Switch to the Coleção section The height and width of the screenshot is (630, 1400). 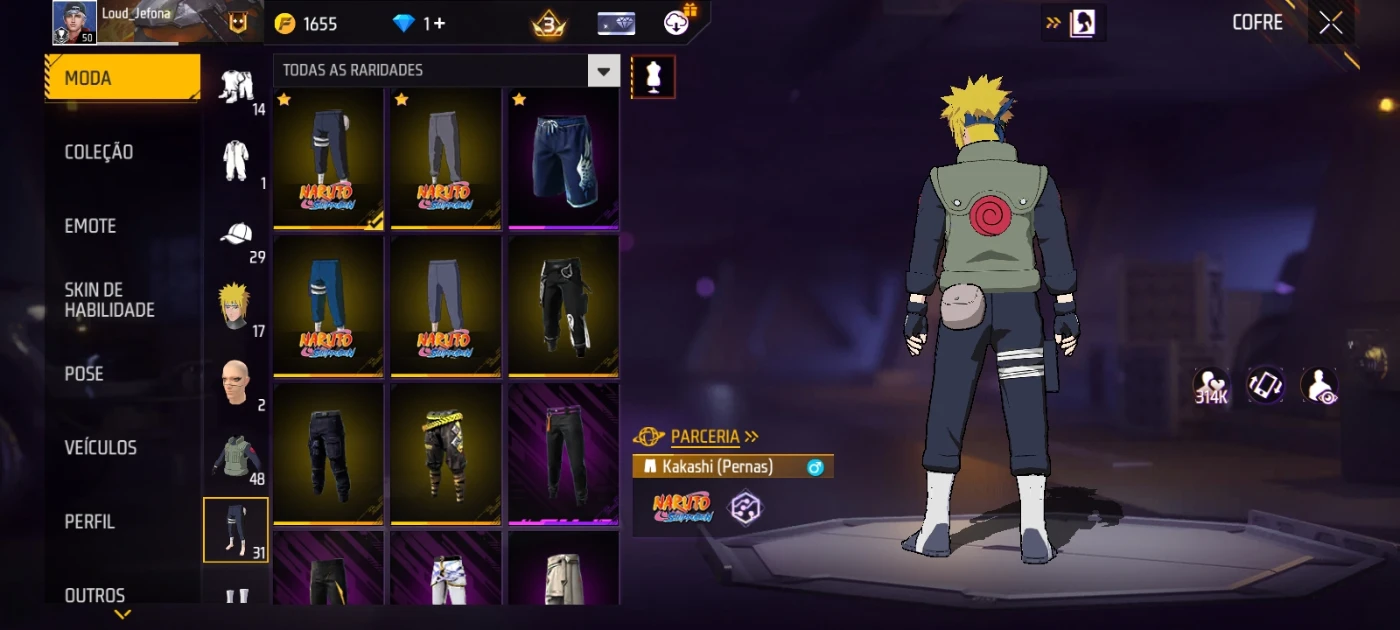(99, 152)
